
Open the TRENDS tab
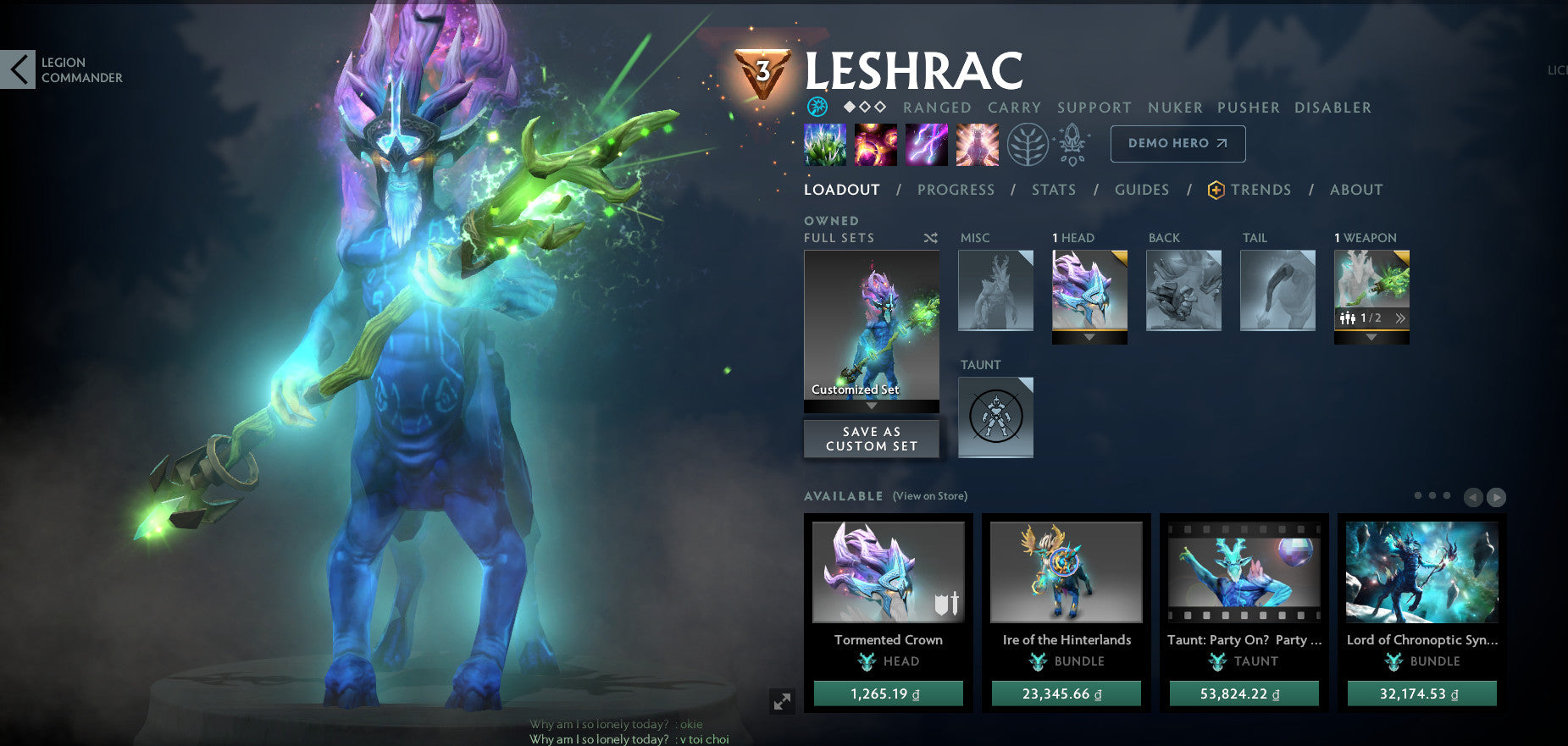[x=1261, y=190]
